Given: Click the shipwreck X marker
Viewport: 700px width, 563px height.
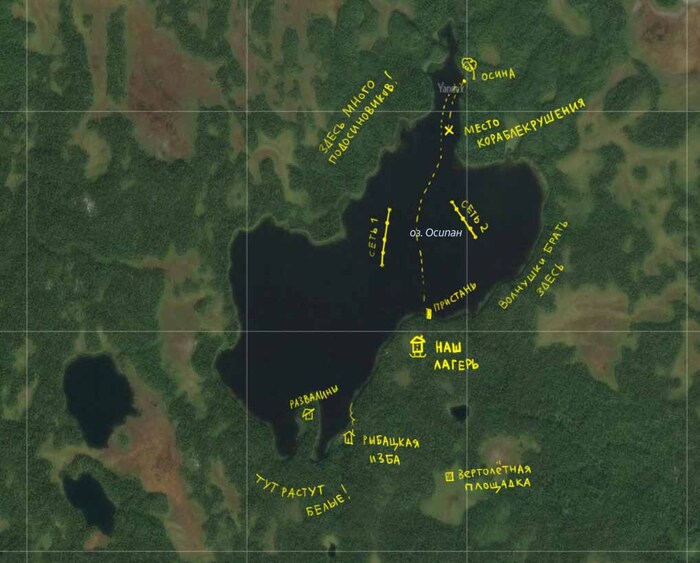Looking at the screenshot, I should tap(449, 130).
